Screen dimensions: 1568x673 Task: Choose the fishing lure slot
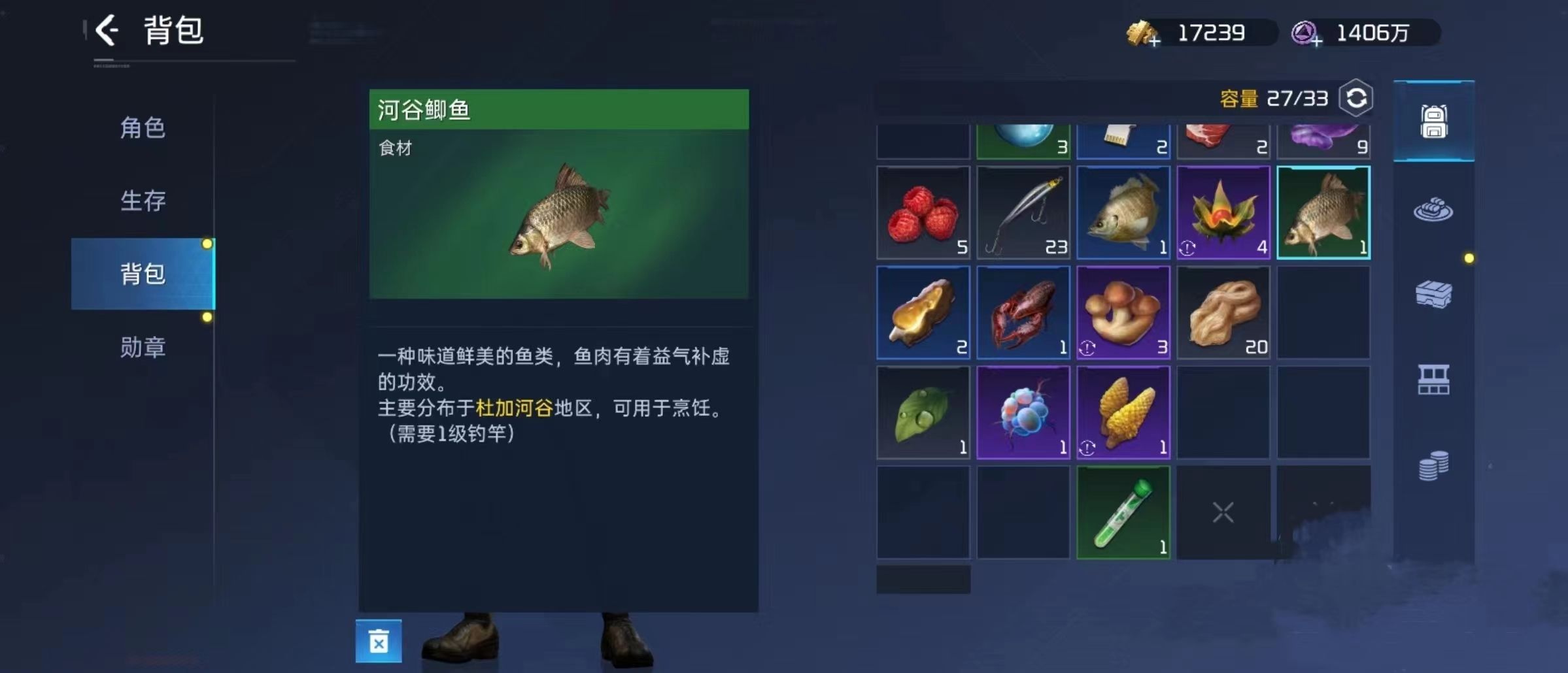(1023, 212)
